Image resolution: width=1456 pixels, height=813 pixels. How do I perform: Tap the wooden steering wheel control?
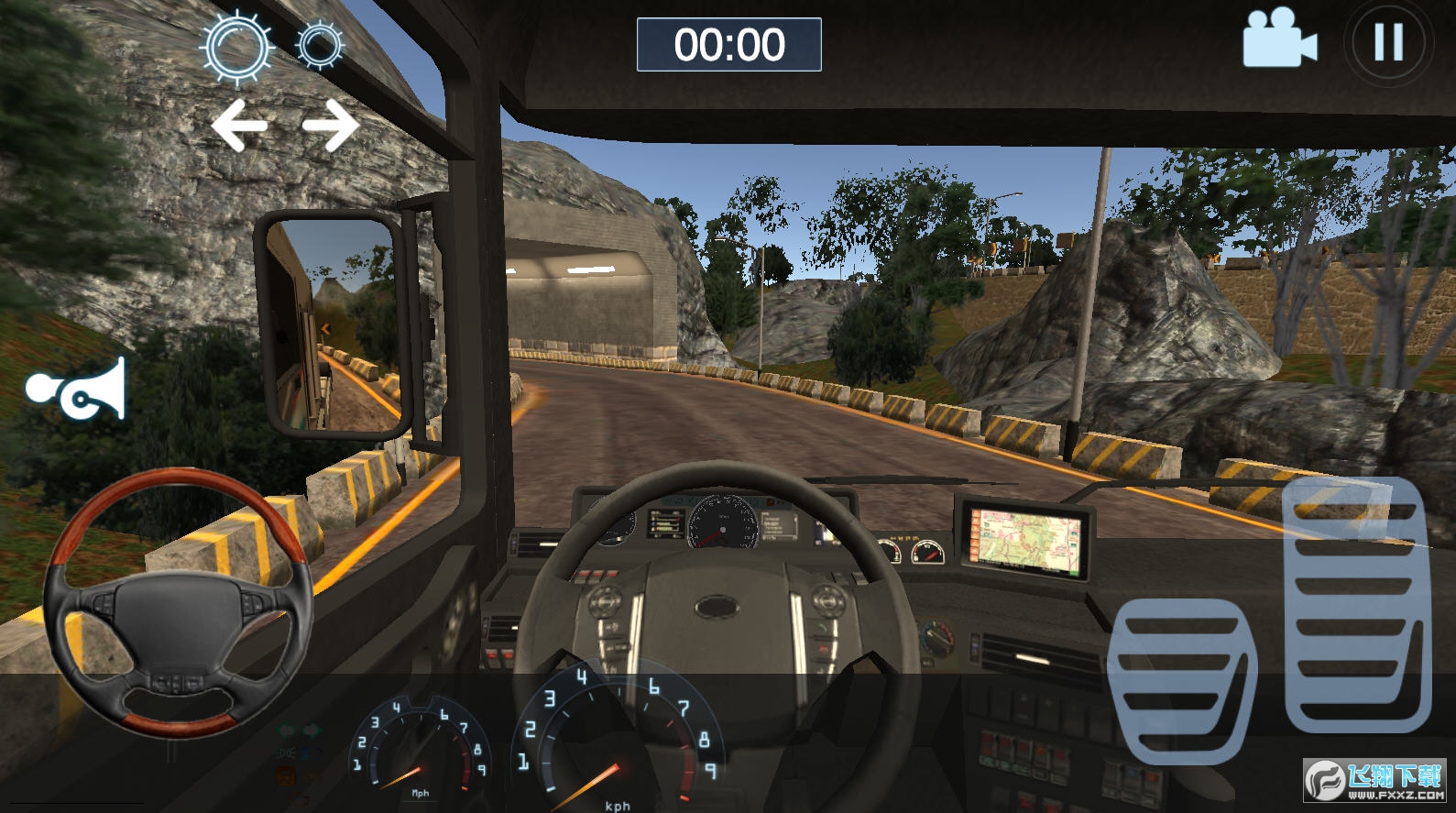pyautogui.click(x=179, y=601)
